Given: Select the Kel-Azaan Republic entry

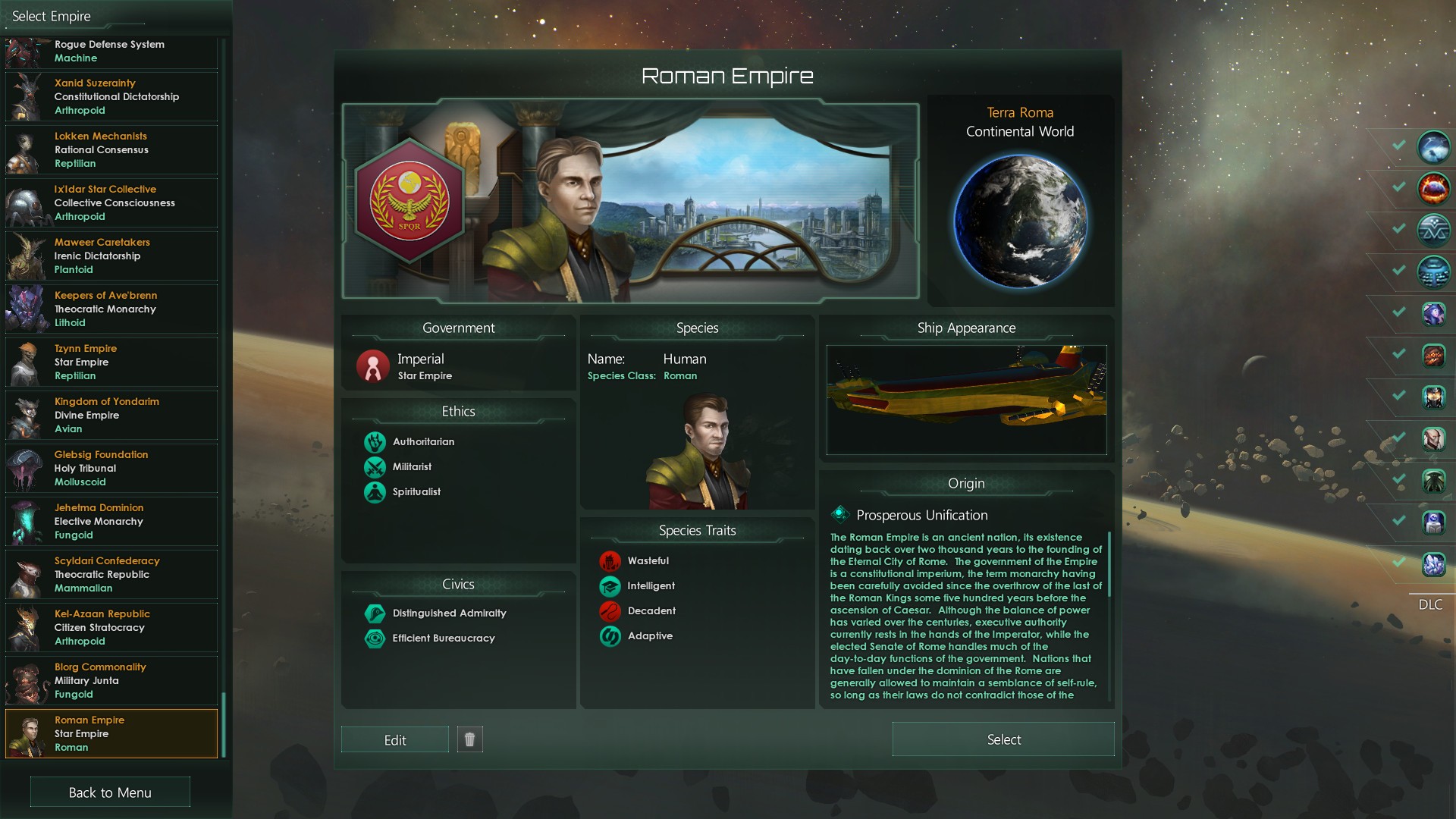Looking at the screenshot, I should pos(111,627).
